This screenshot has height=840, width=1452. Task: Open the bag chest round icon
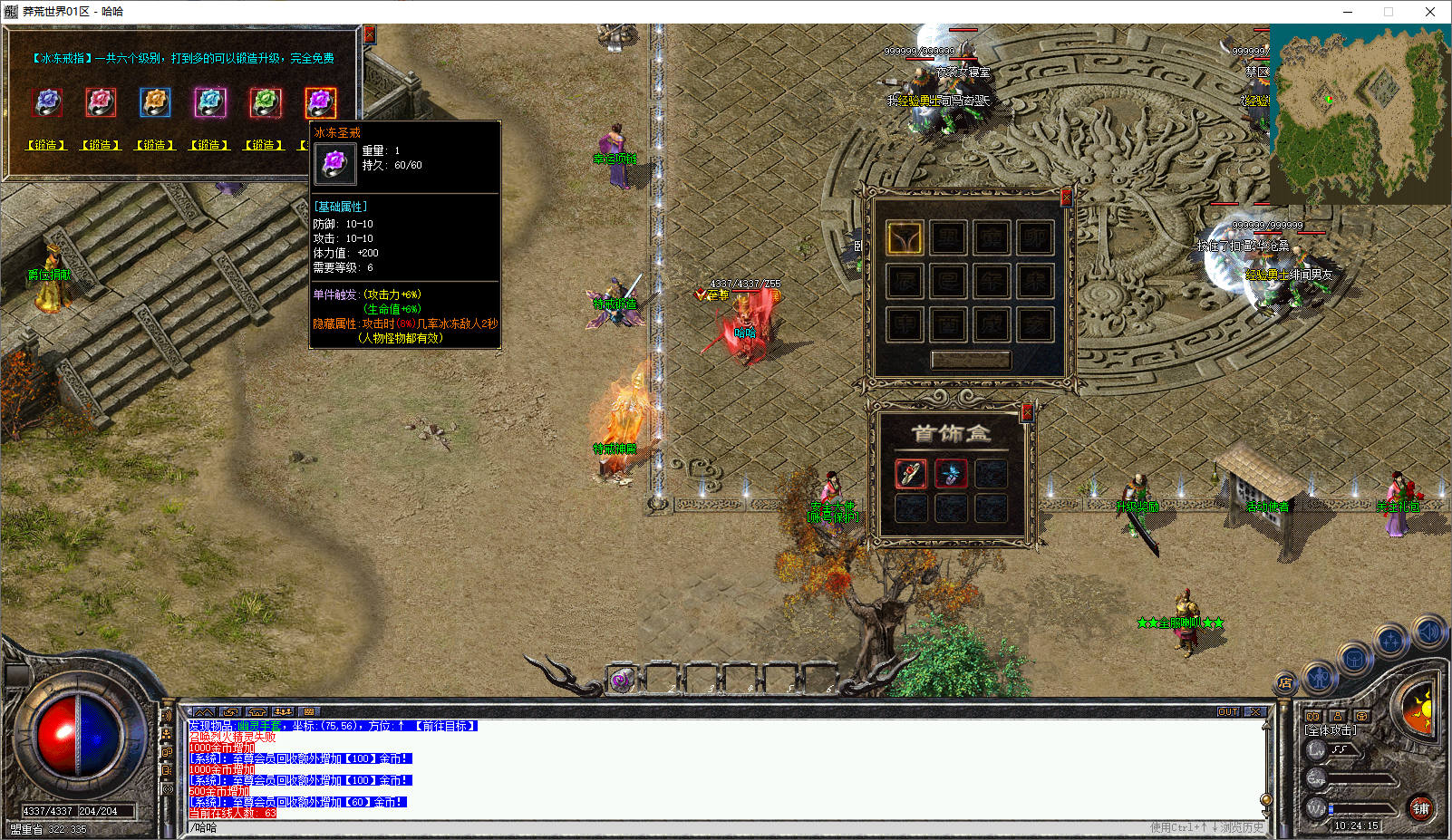1354,659
